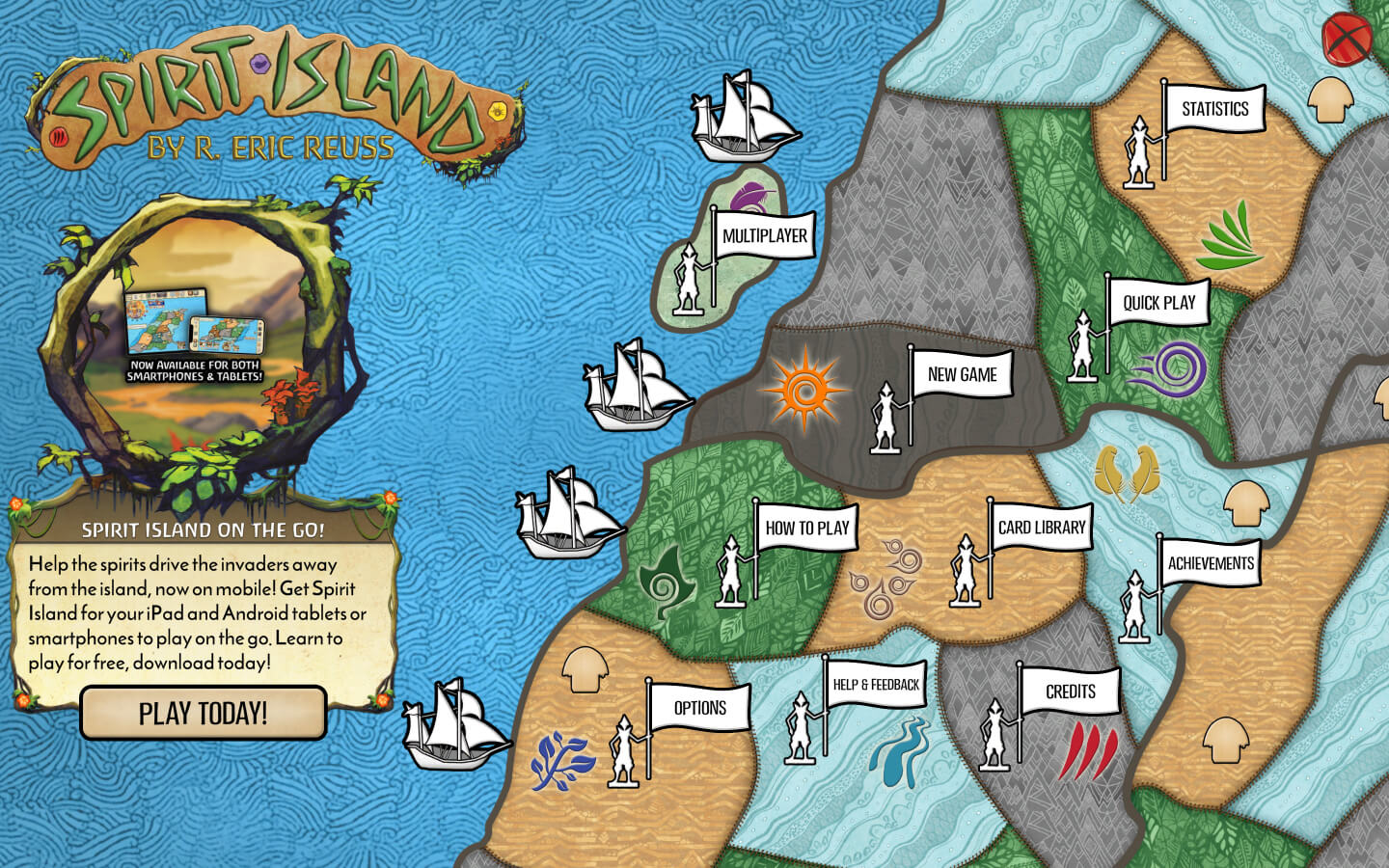Image resolution: width=1389 pixels, height=868 pixels.
Task: View the Credits
Action: 1070,692
